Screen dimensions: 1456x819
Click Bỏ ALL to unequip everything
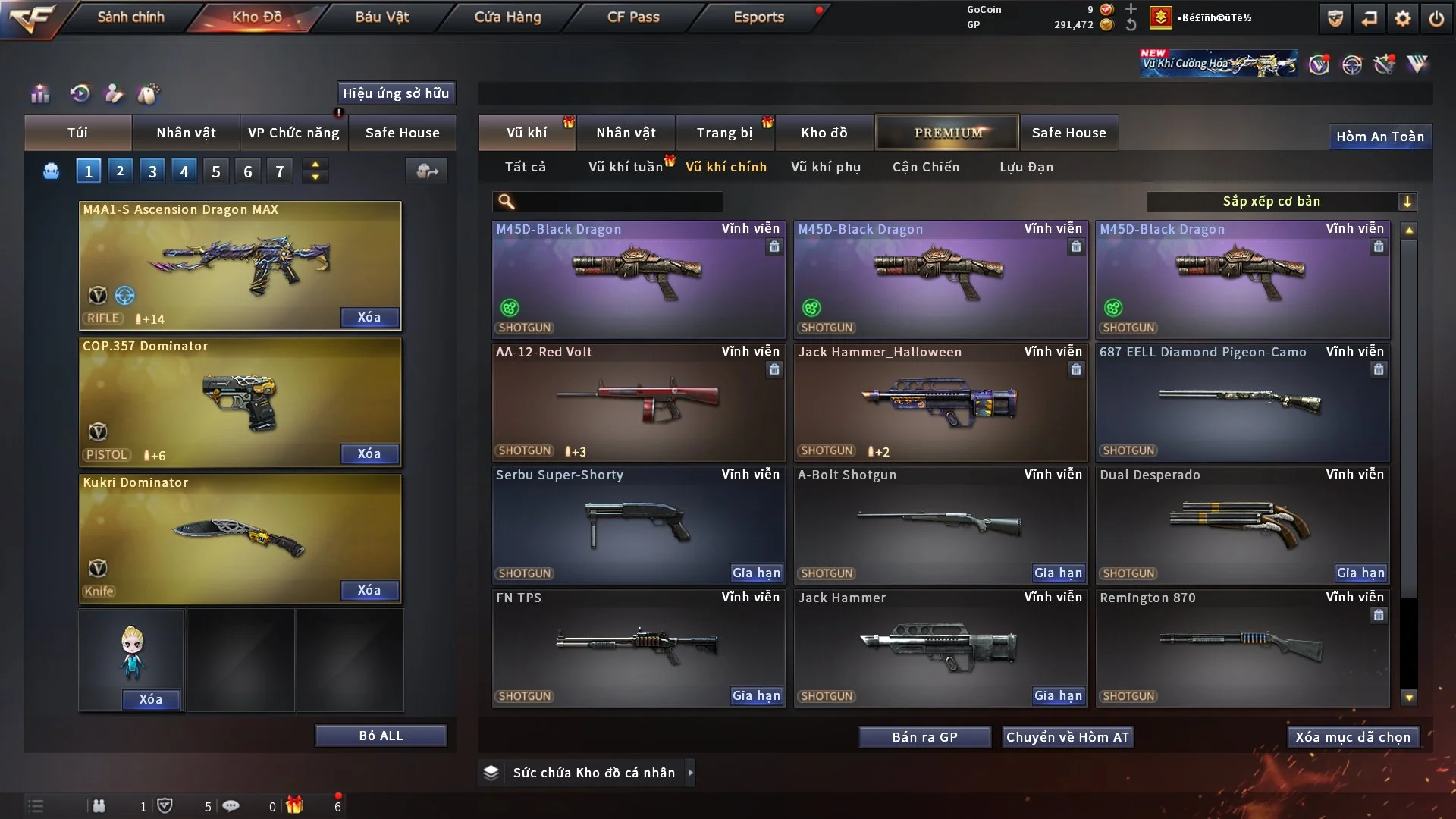click(381, 736)
